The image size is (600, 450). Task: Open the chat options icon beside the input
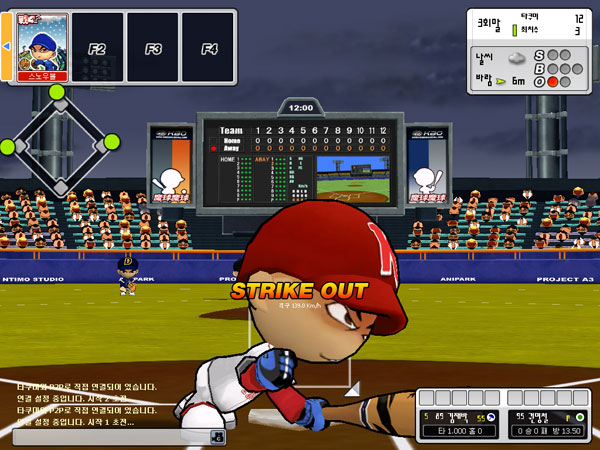tap(217, 437)
